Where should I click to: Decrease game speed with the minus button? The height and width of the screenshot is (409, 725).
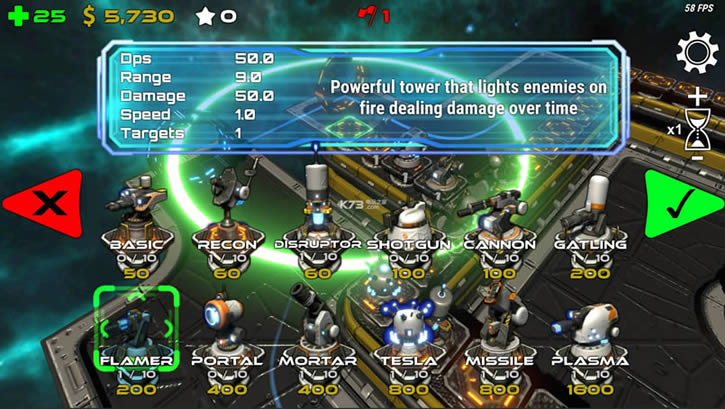coord(697,157)
